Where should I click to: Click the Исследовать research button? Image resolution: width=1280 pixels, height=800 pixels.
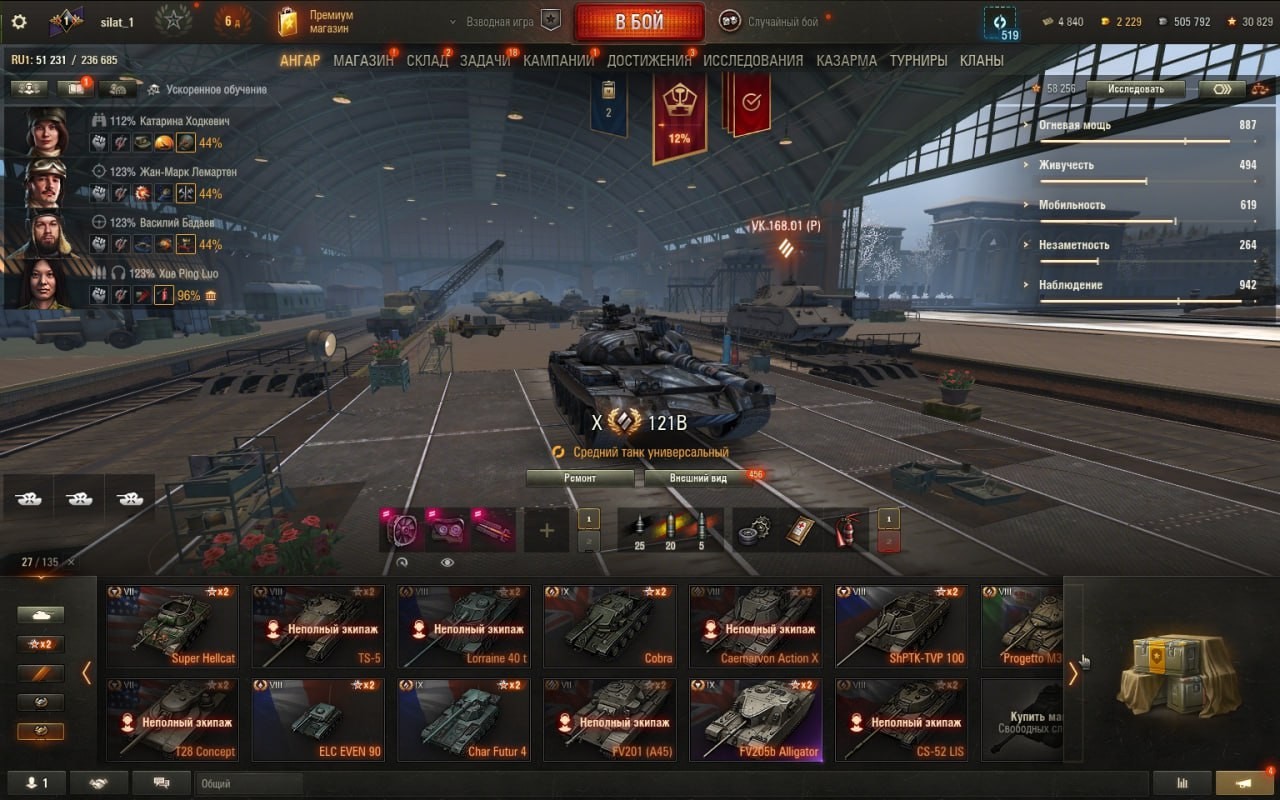[1135, 89]
